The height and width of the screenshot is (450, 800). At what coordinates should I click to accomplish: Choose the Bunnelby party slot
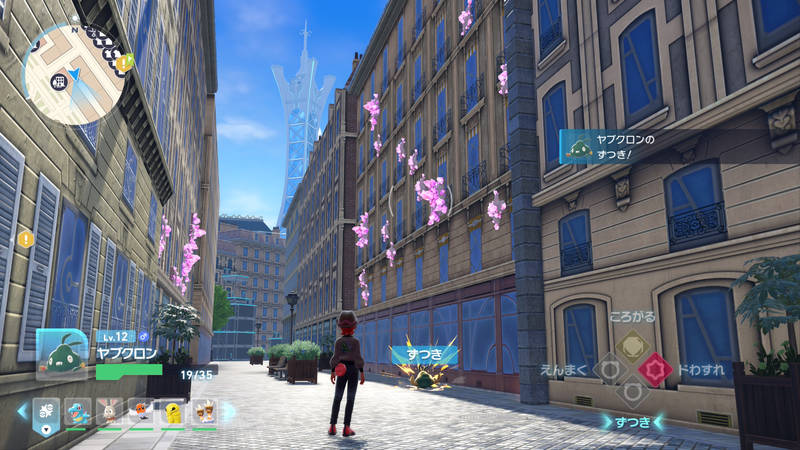point(110,411)
